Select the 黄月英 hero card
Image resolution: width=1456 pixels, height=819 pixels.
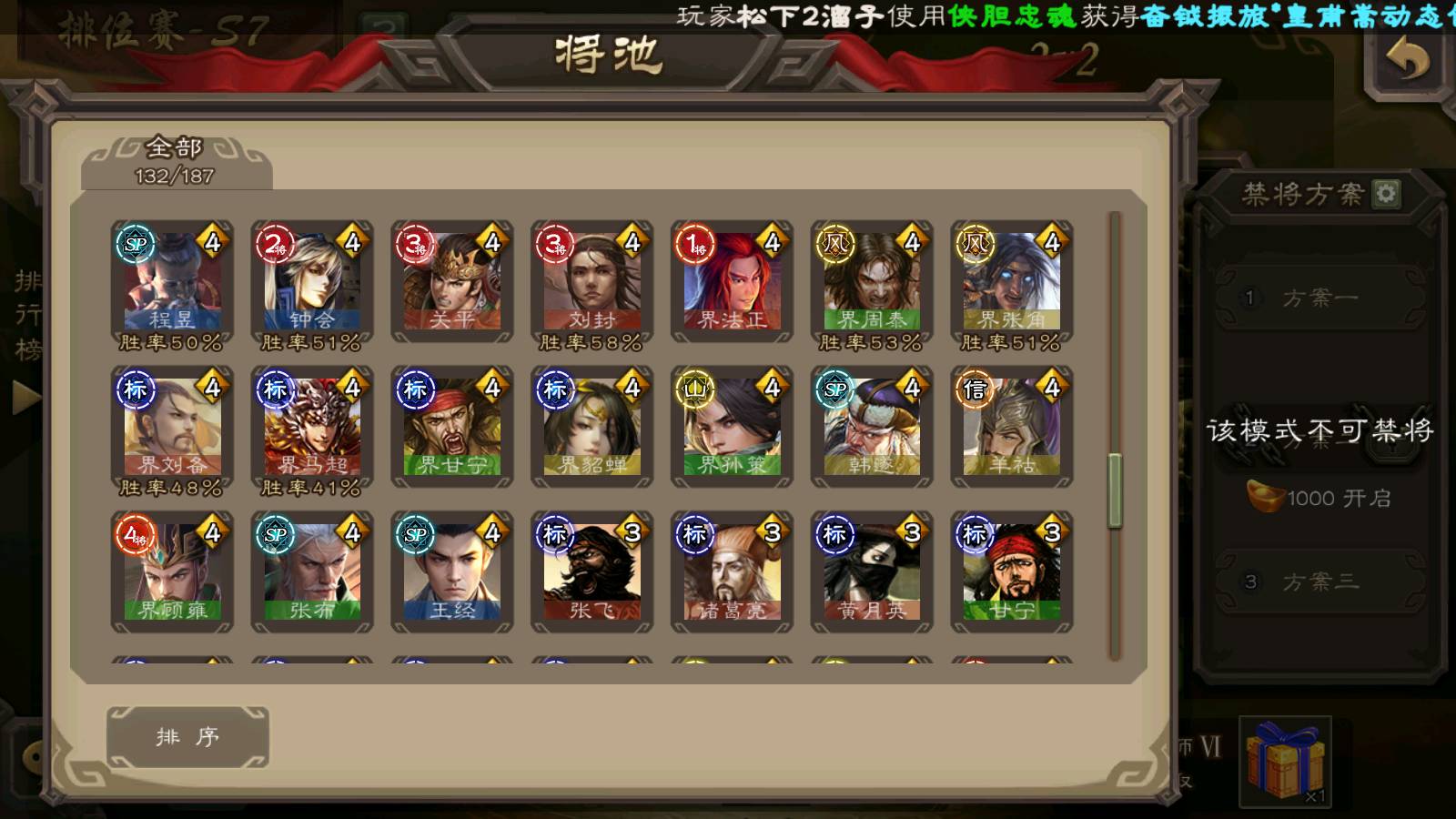[872, 572]
